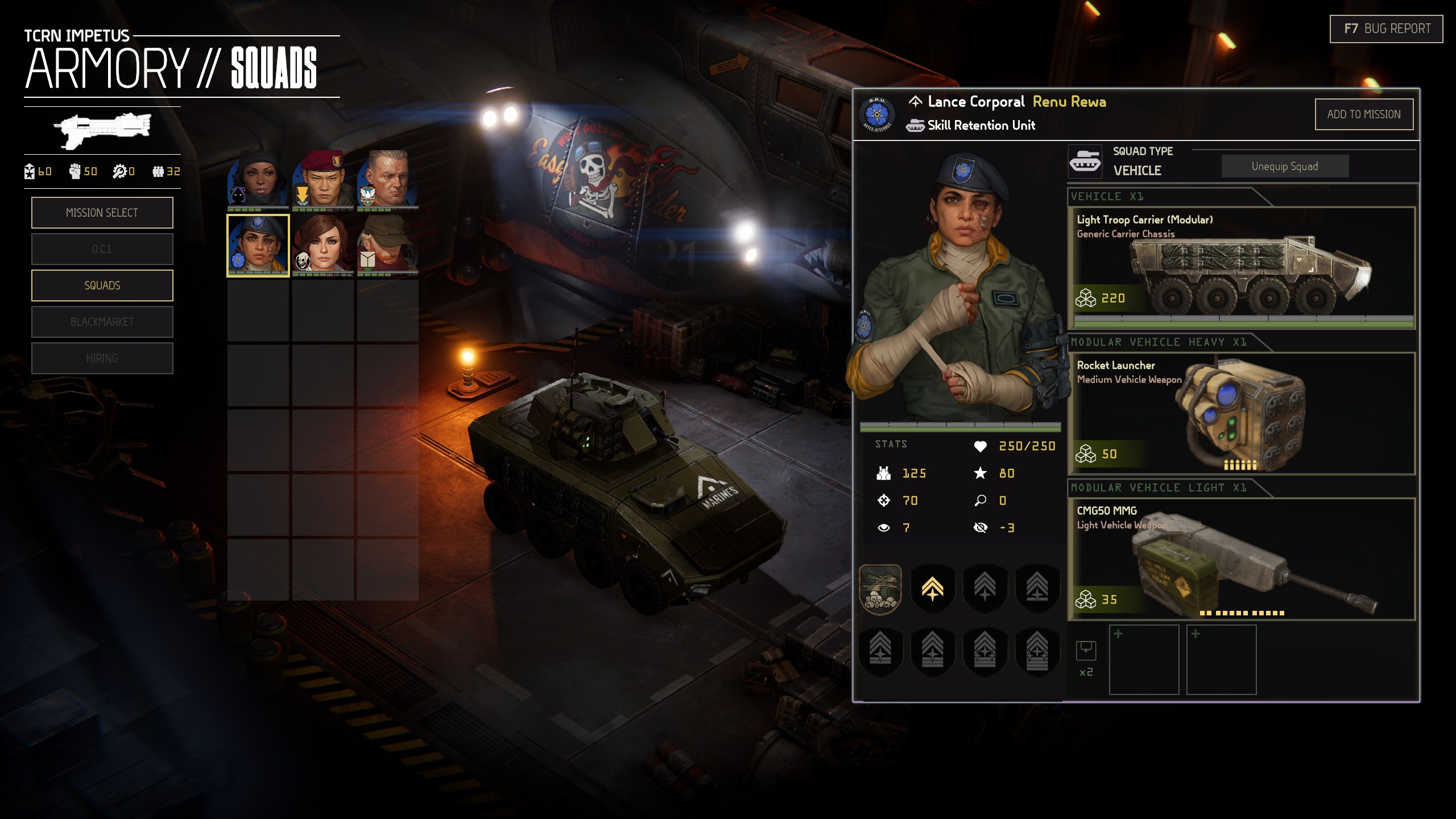Select the green-cap bearded soldier portrait
The width and height of the screenshot is (1456, 819).
click(388, 245)
